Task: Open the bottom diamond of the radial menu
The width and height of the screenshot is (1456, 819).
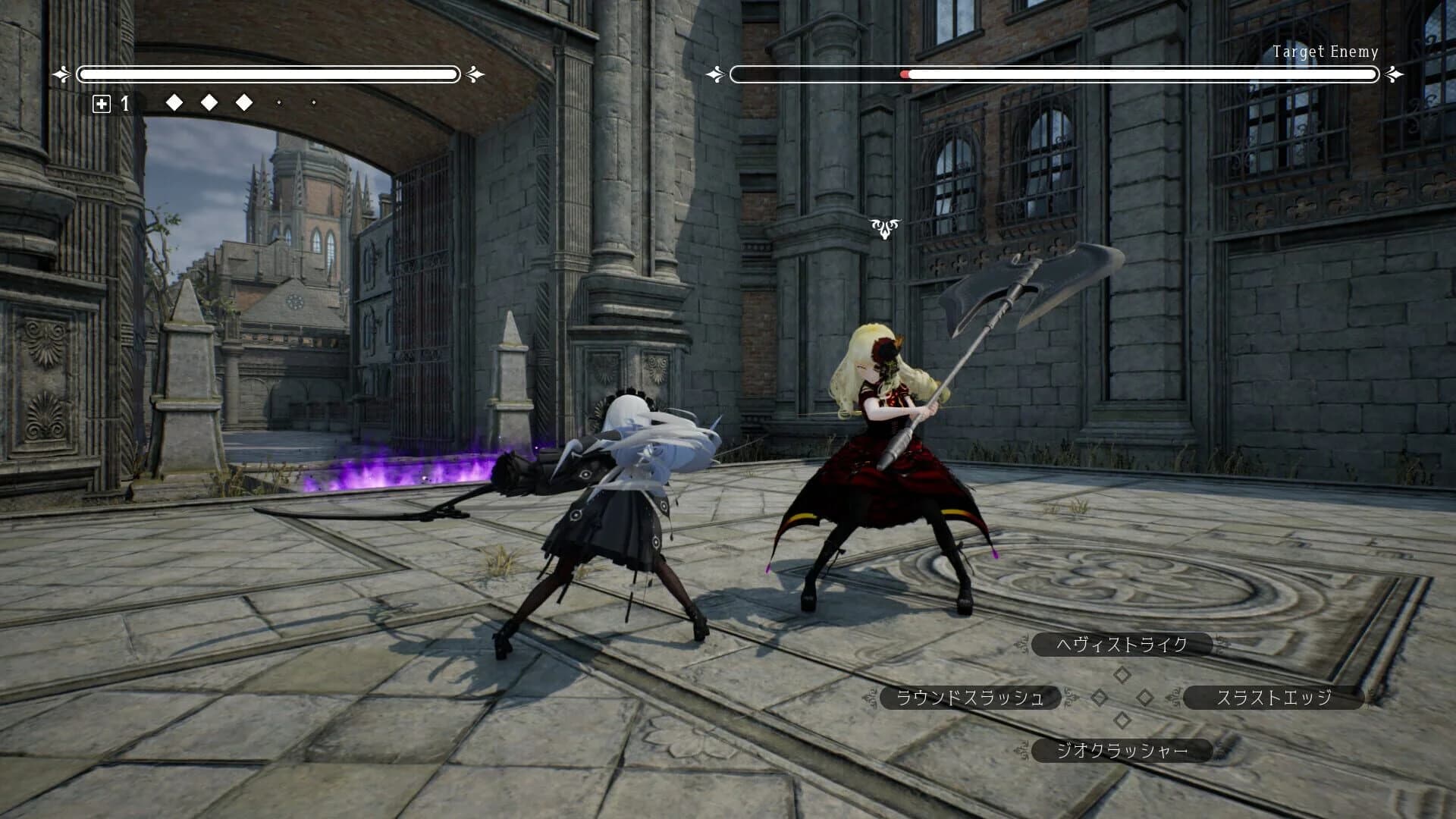Action: [1122, 719]
